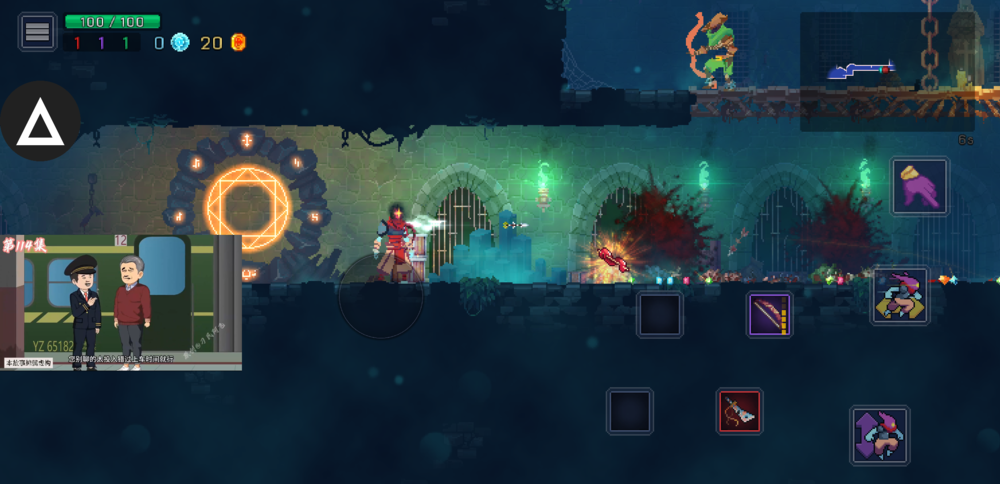Screen dimensions: 1000x484
Task: Fire the bow weapon slot
Action: 770,314
